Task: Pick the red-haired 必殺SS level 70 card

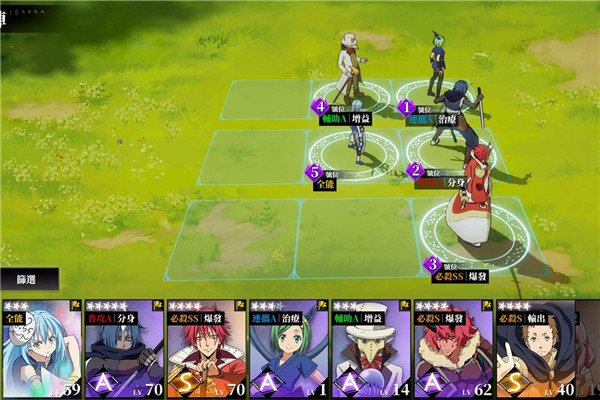Action: (x=205, y=350)
